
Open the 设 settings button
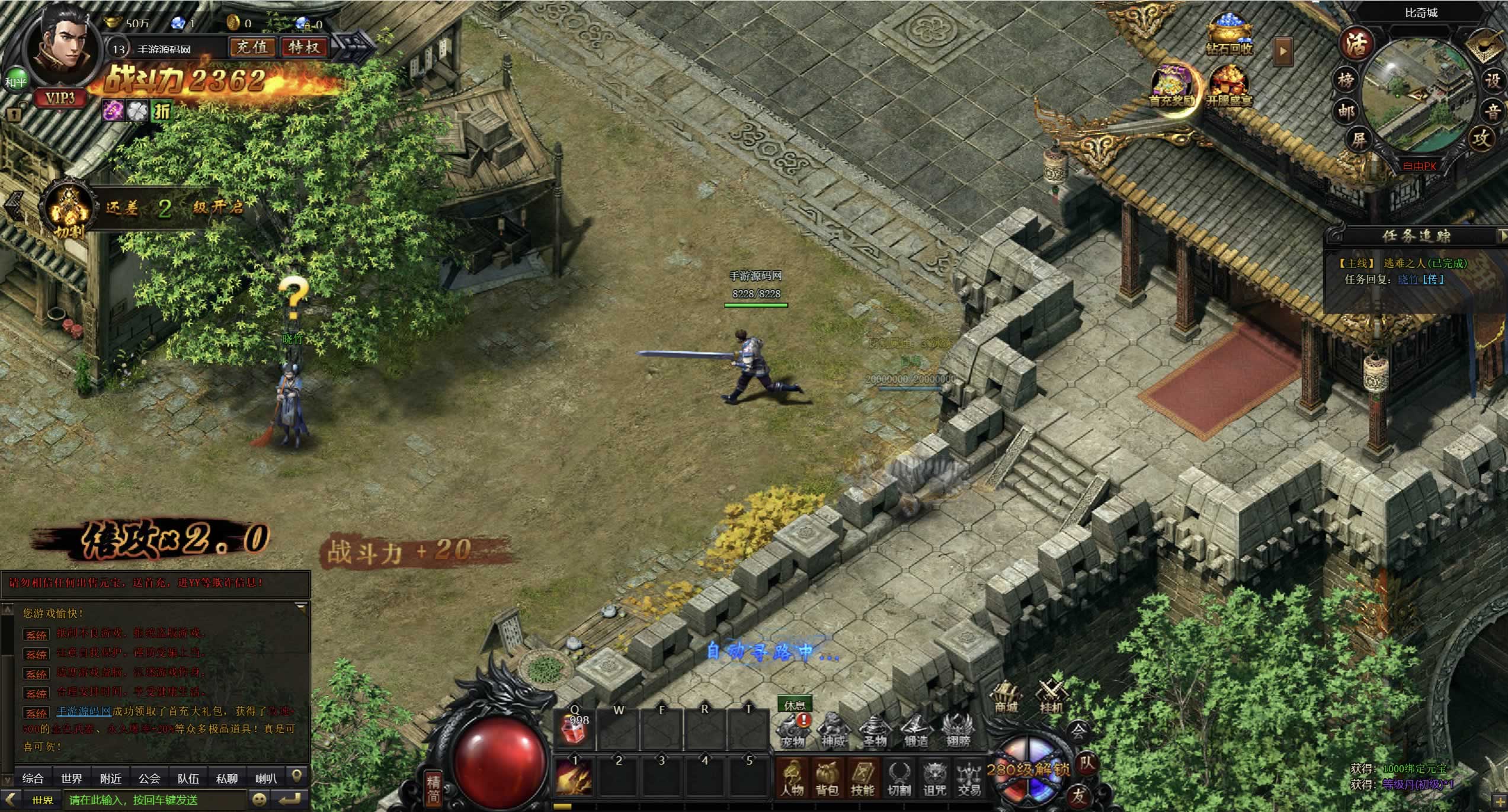(1492, 81)
